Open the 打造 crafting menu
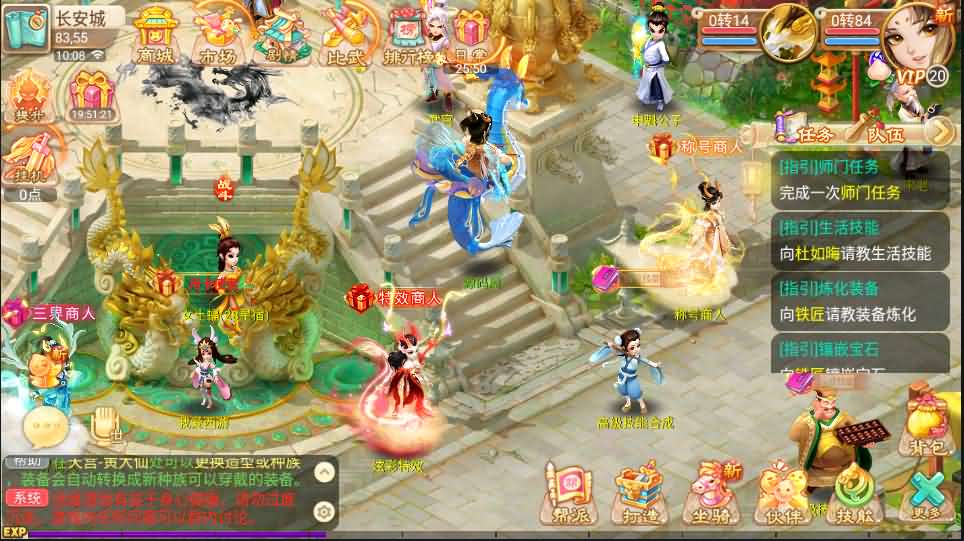The height and width of the screenshot is (541, 964). [x=640, y=494]
